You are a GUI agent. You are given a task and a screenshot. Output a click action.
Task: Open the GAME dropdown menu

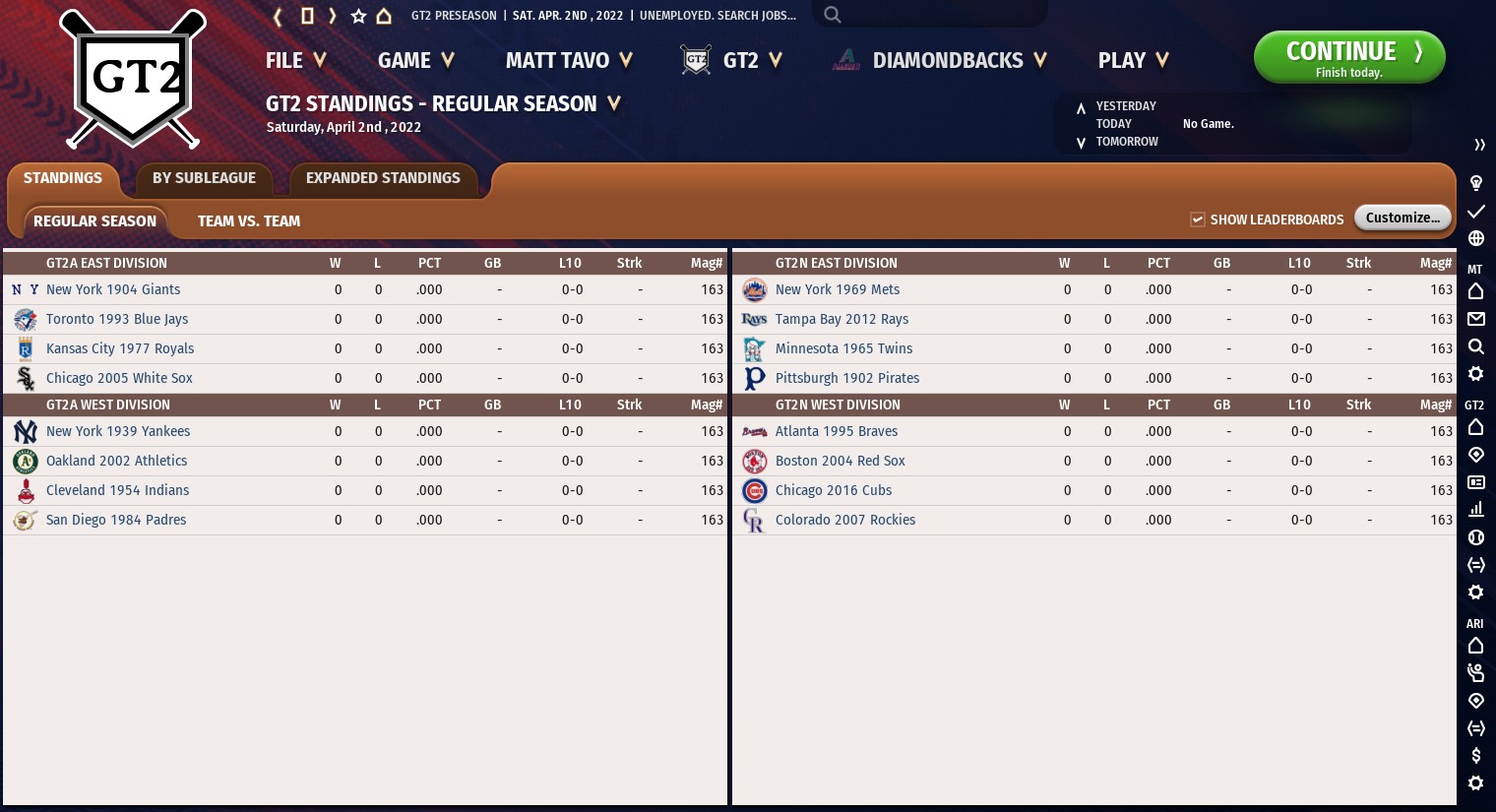(x=415, y=61)
